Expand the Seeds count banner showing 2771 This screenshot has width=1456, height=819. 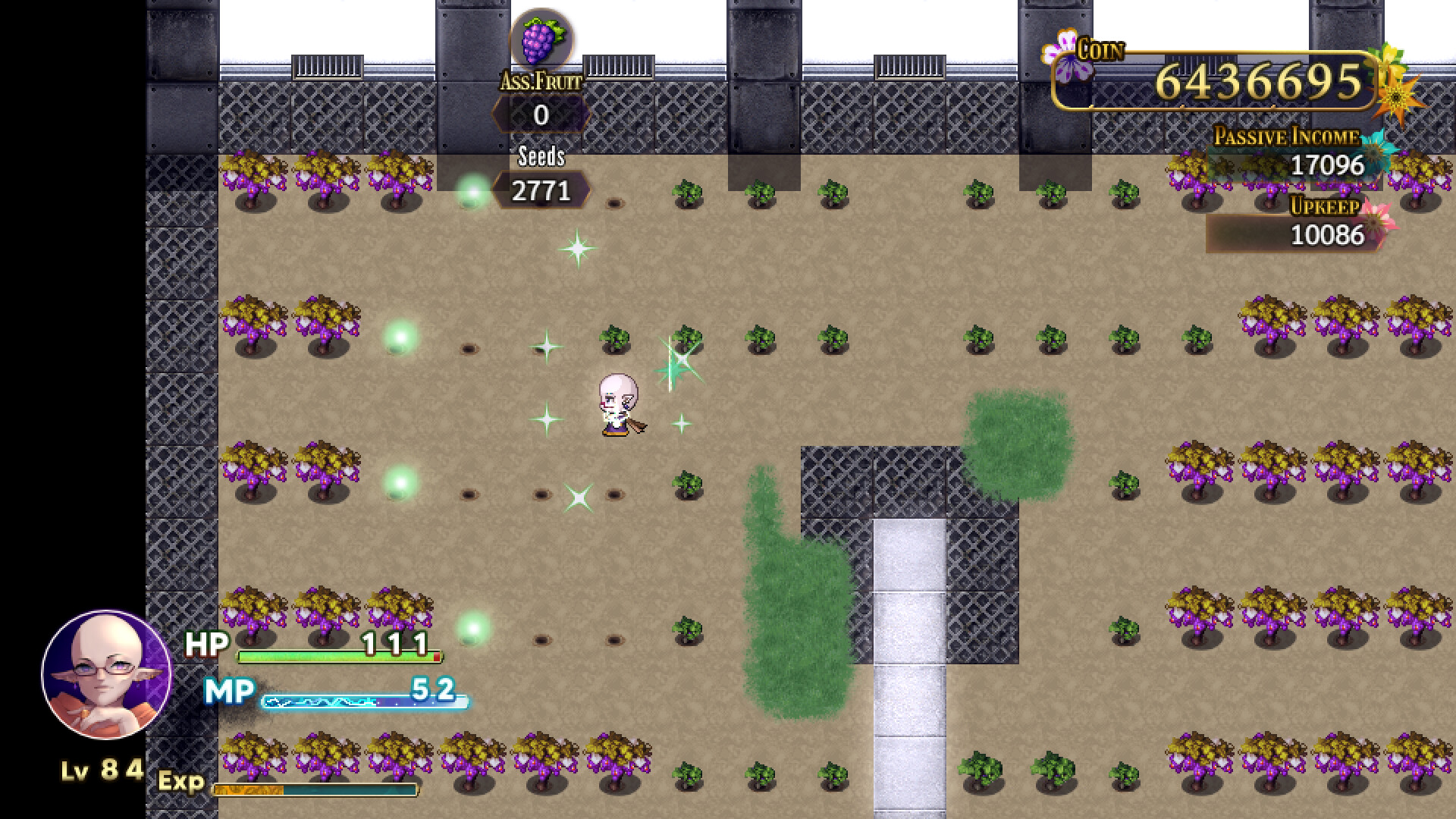(541, 190)
